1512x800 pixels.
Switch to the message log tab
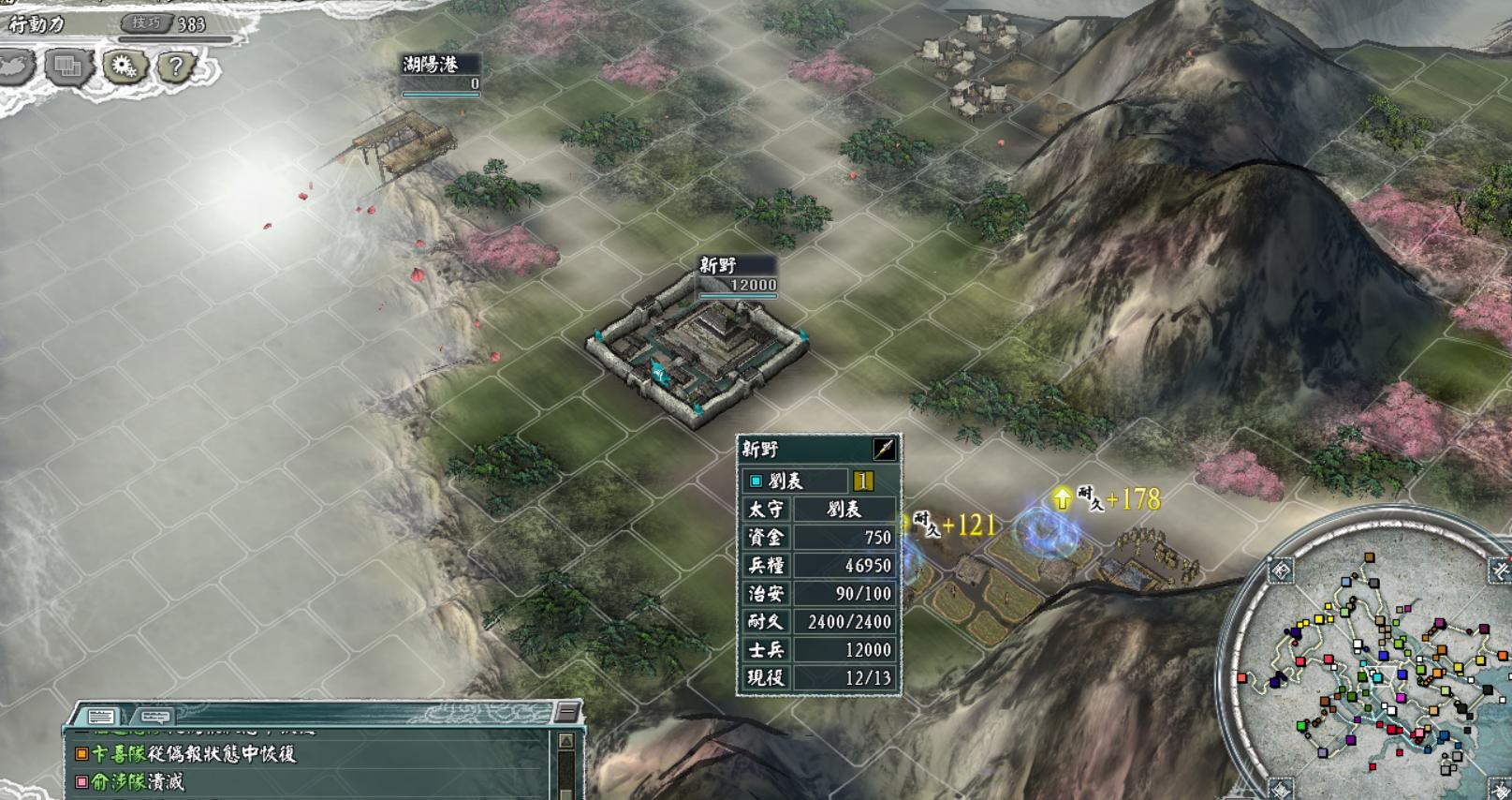pyautogui.click(x=101, y=717)
